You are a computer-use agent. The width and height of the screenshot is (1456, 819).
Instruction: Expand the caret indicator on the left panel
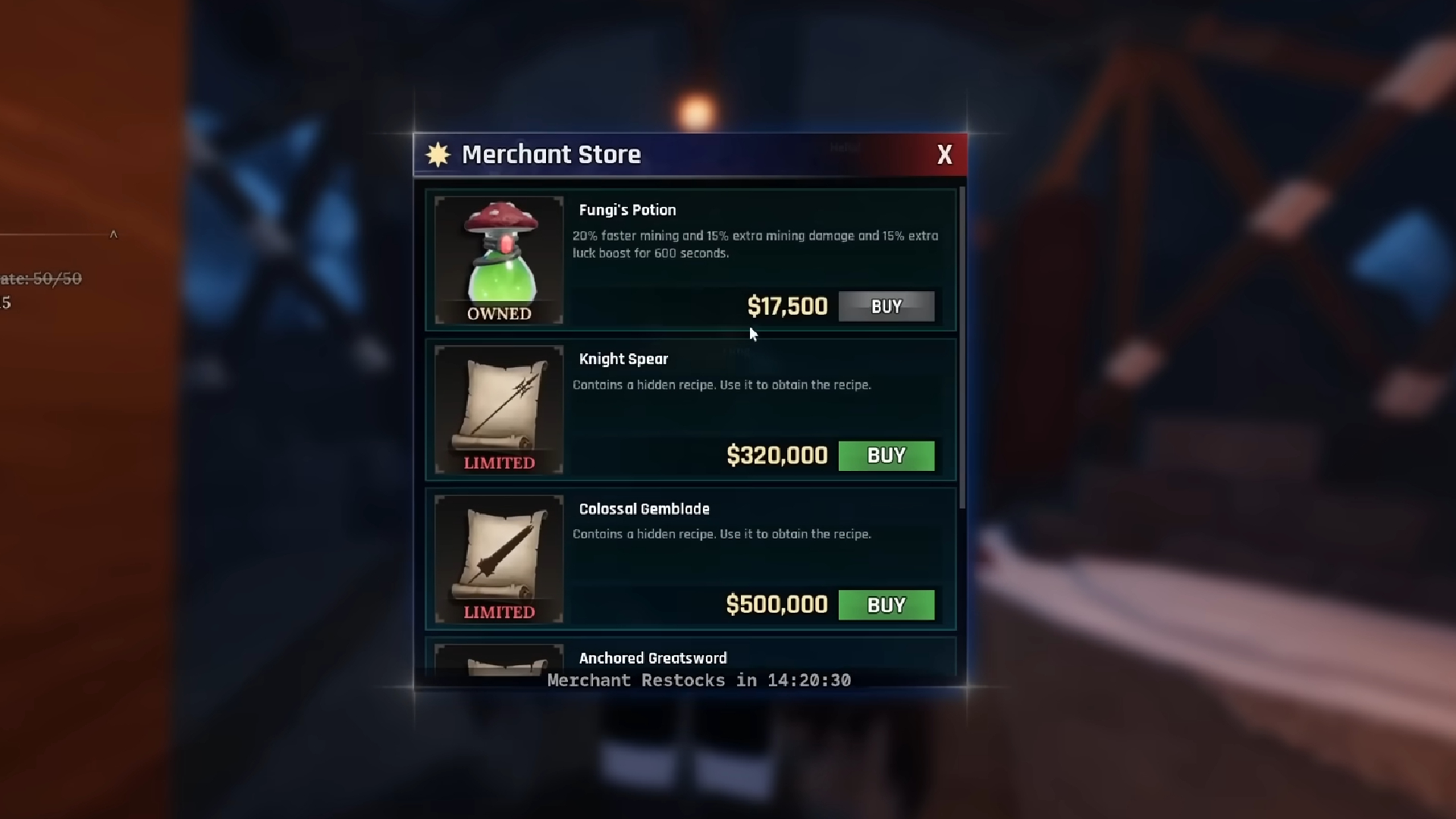pos(115,235)
